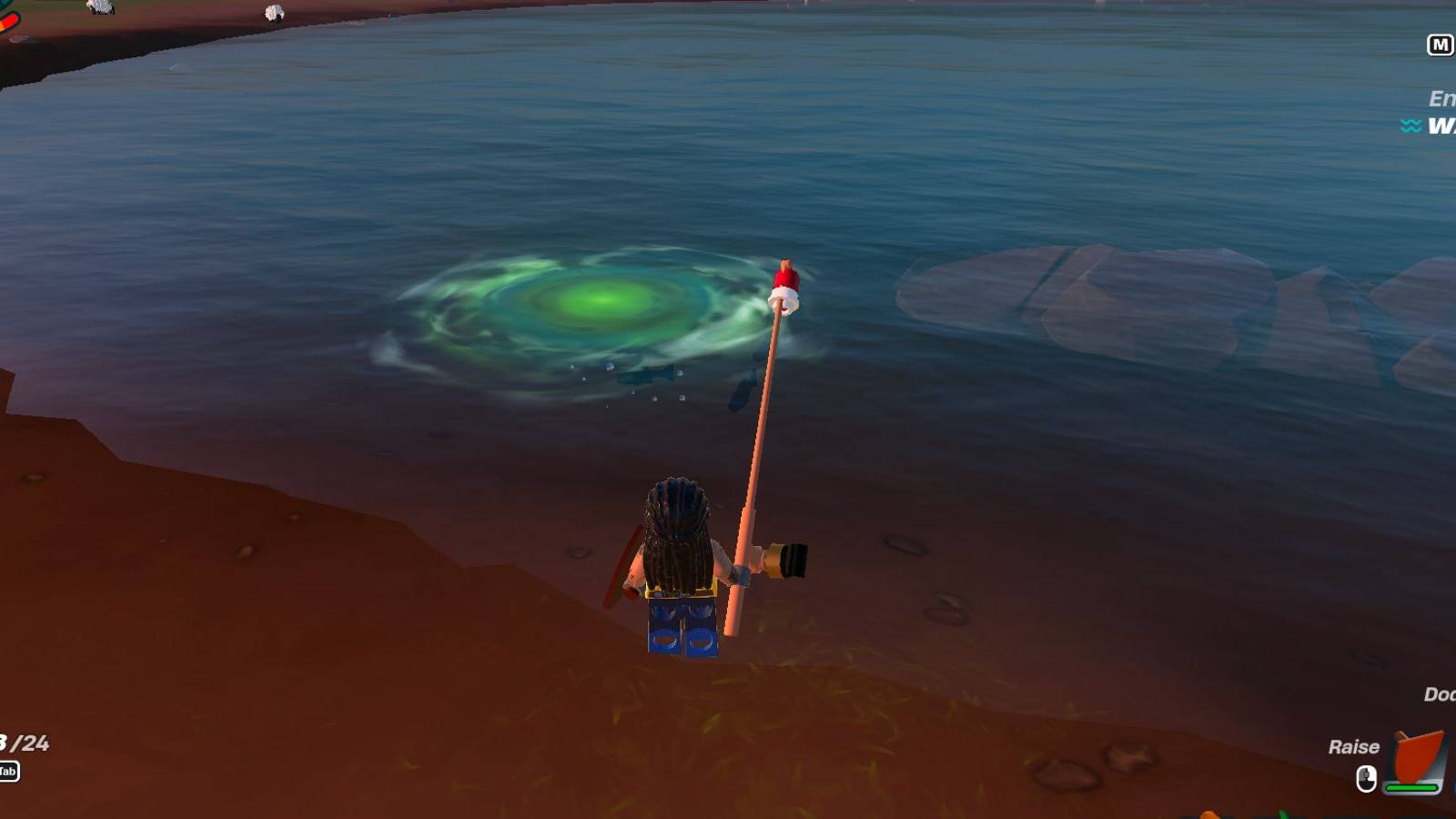Image resolution: width=1456 pixels, height=819 pixels.
Task: Click the Raise action label
Action: [x=1356, y=747]
